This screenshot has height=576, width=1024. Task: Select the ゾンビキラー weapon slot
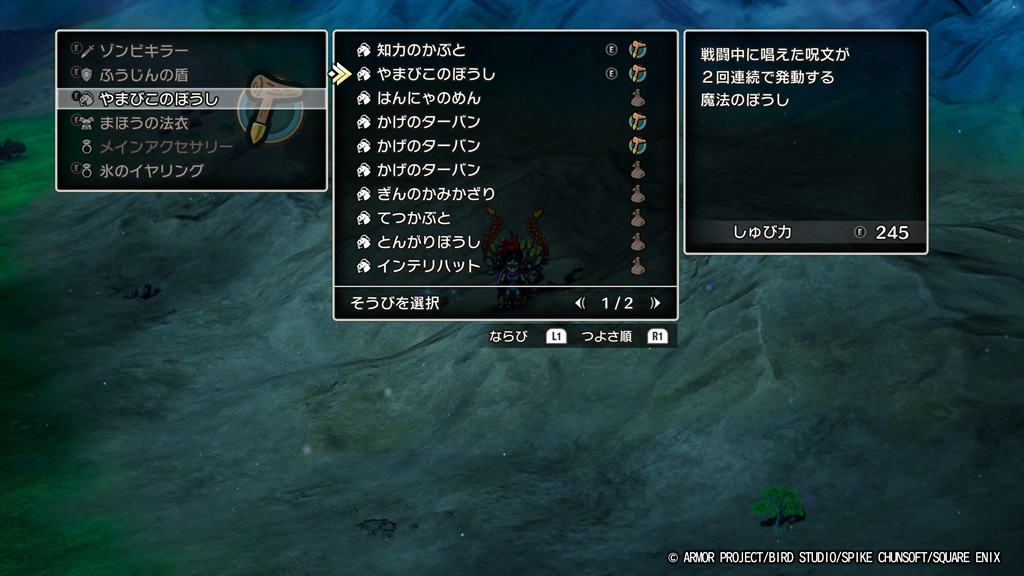click(144, 50)
